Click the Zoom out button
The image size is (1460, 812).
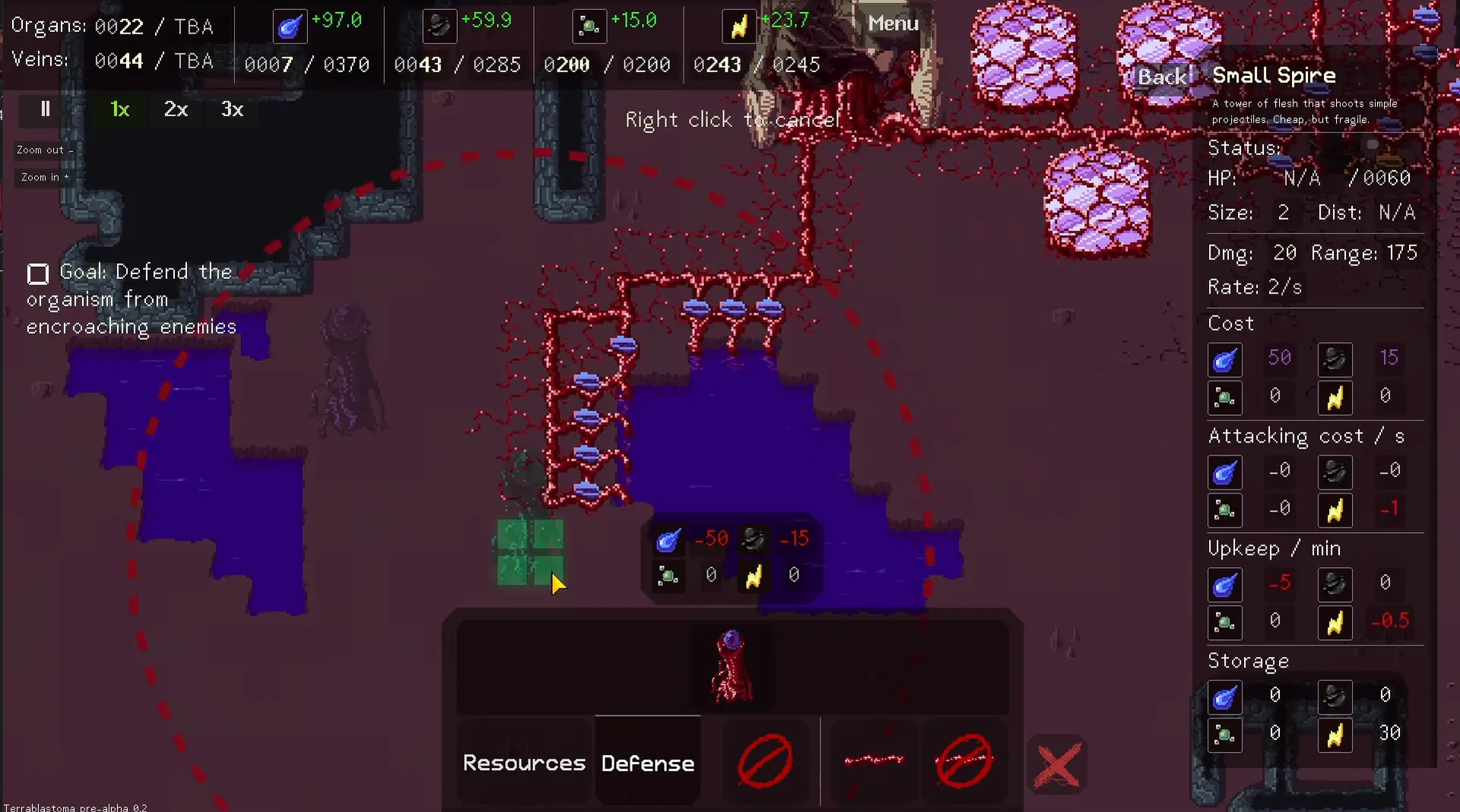point(44,150)
